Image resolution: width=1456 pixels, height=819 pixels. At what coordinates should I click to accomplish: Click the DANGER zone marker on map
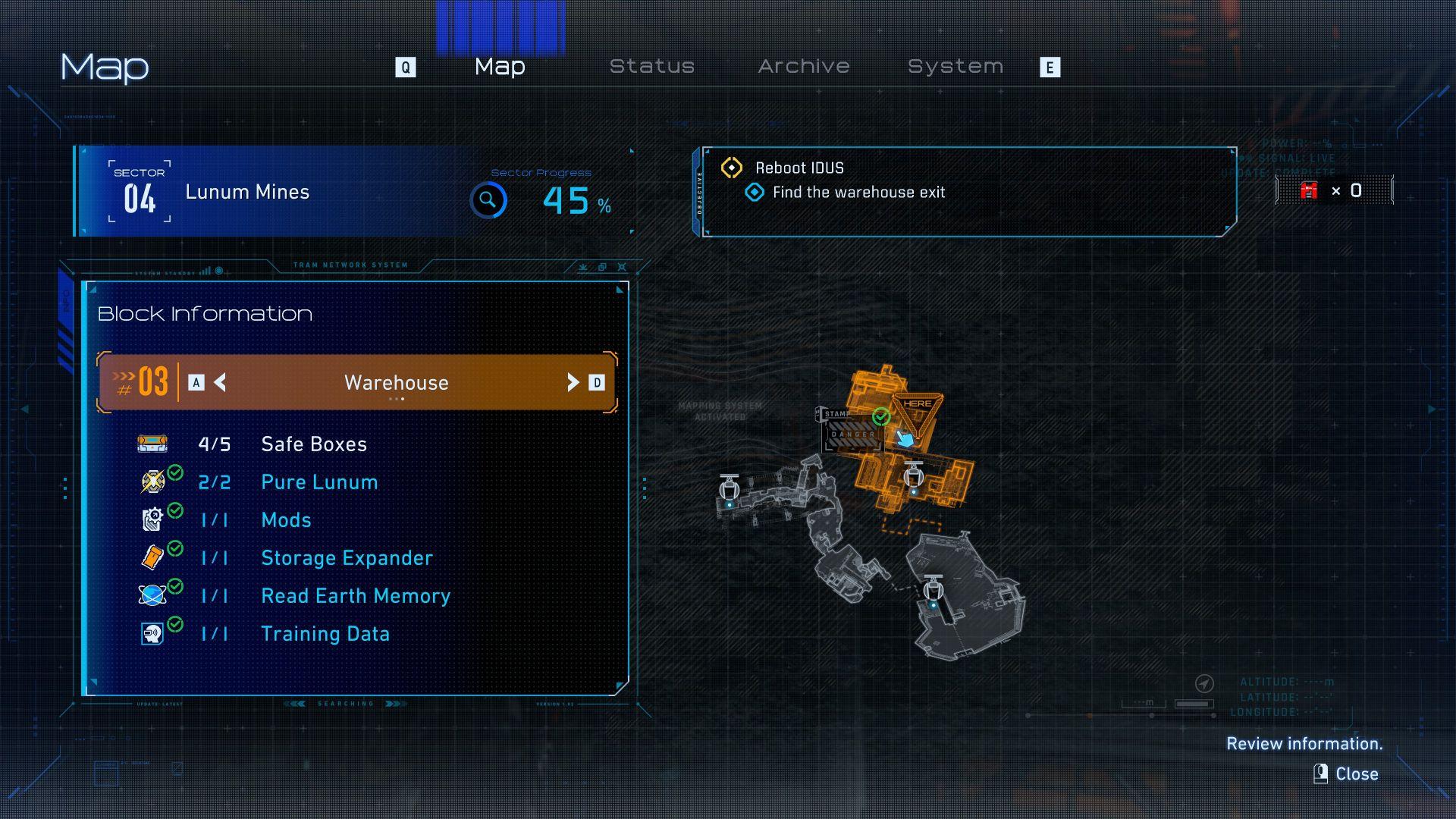pyautogui.click(x=852, y=435)
